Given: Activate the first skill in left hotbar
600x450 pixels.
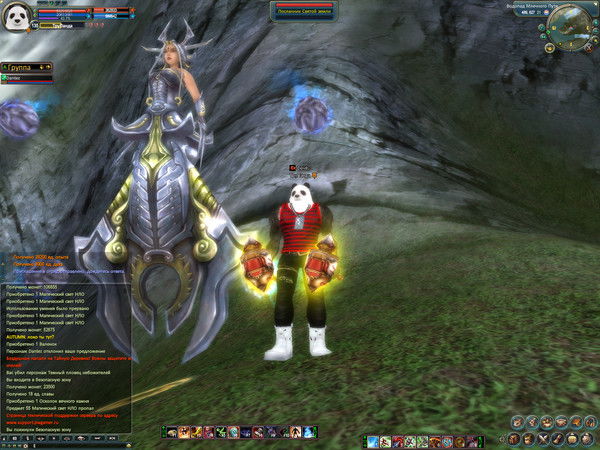Looking at the screenshot, I should (171, 432).
